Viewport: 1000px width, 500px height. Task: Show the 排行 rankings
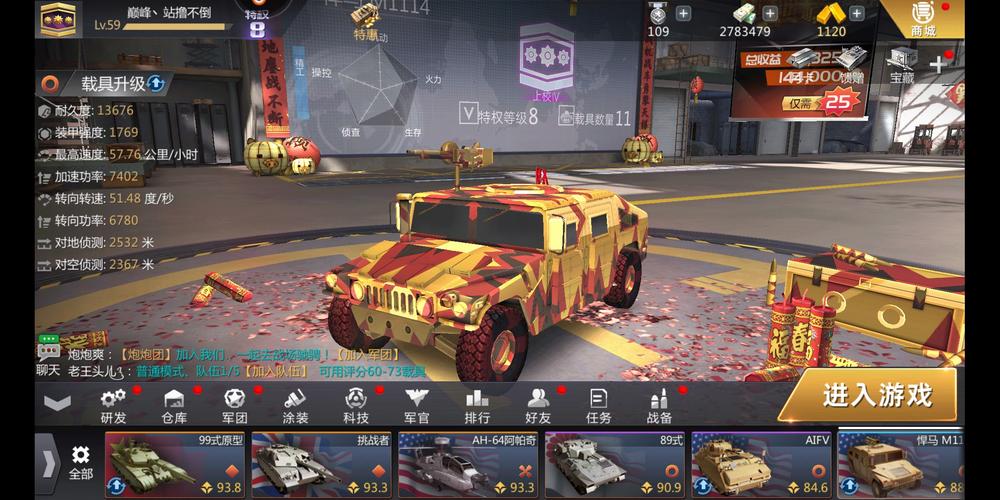pos(477,405)
